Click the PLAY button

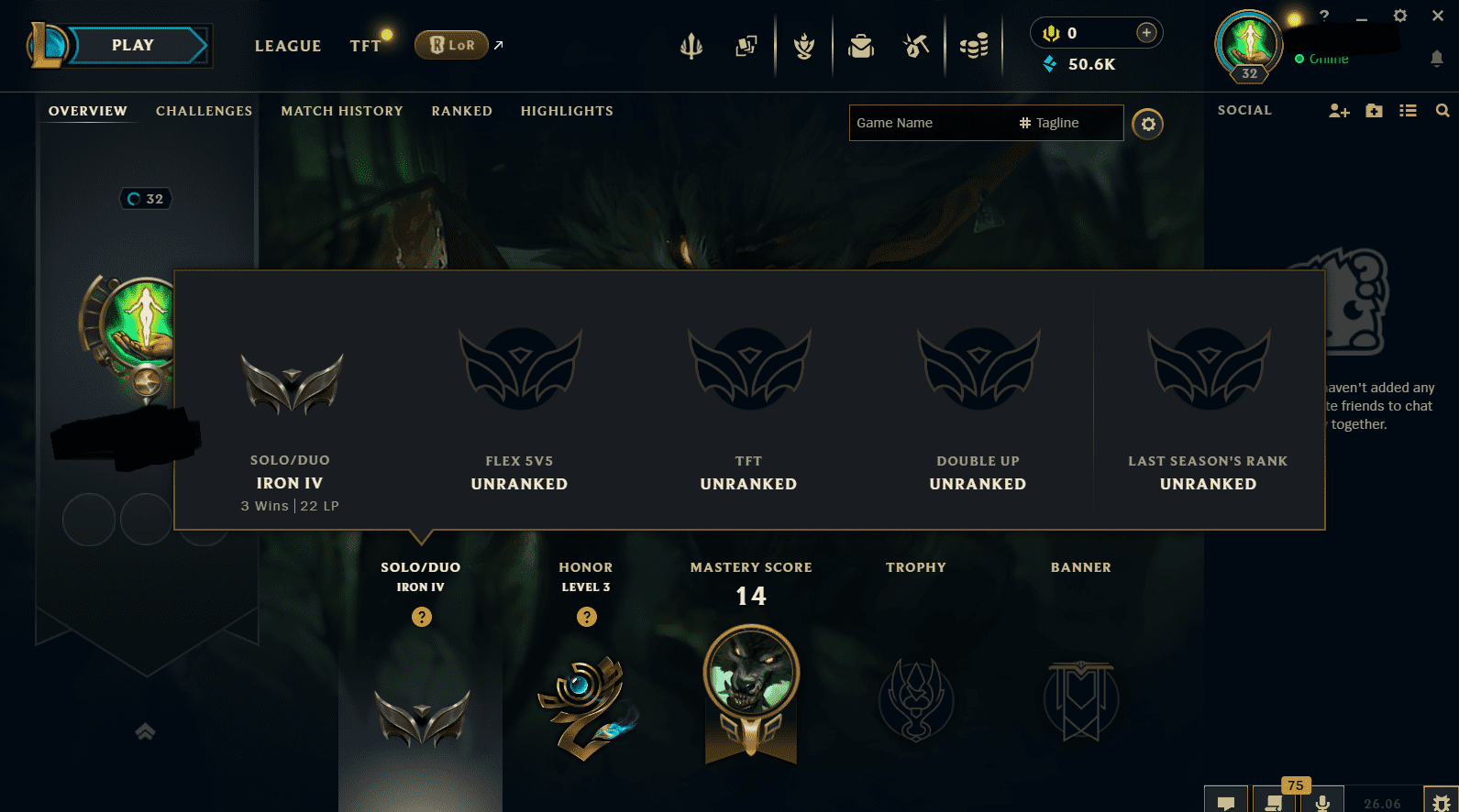tap(132, 44)
